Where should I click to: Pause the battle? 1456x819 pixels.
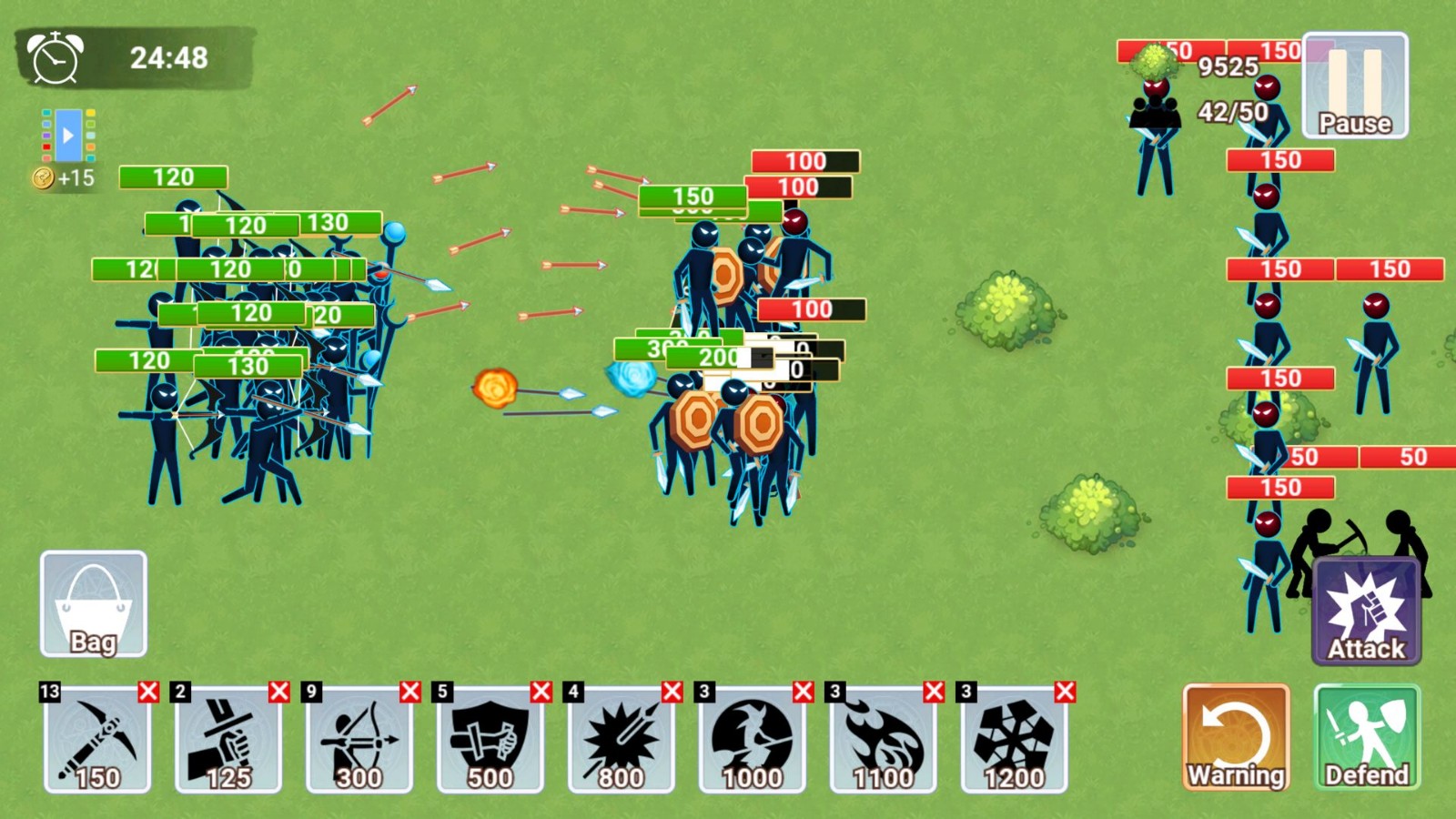tap(1355, 86)
